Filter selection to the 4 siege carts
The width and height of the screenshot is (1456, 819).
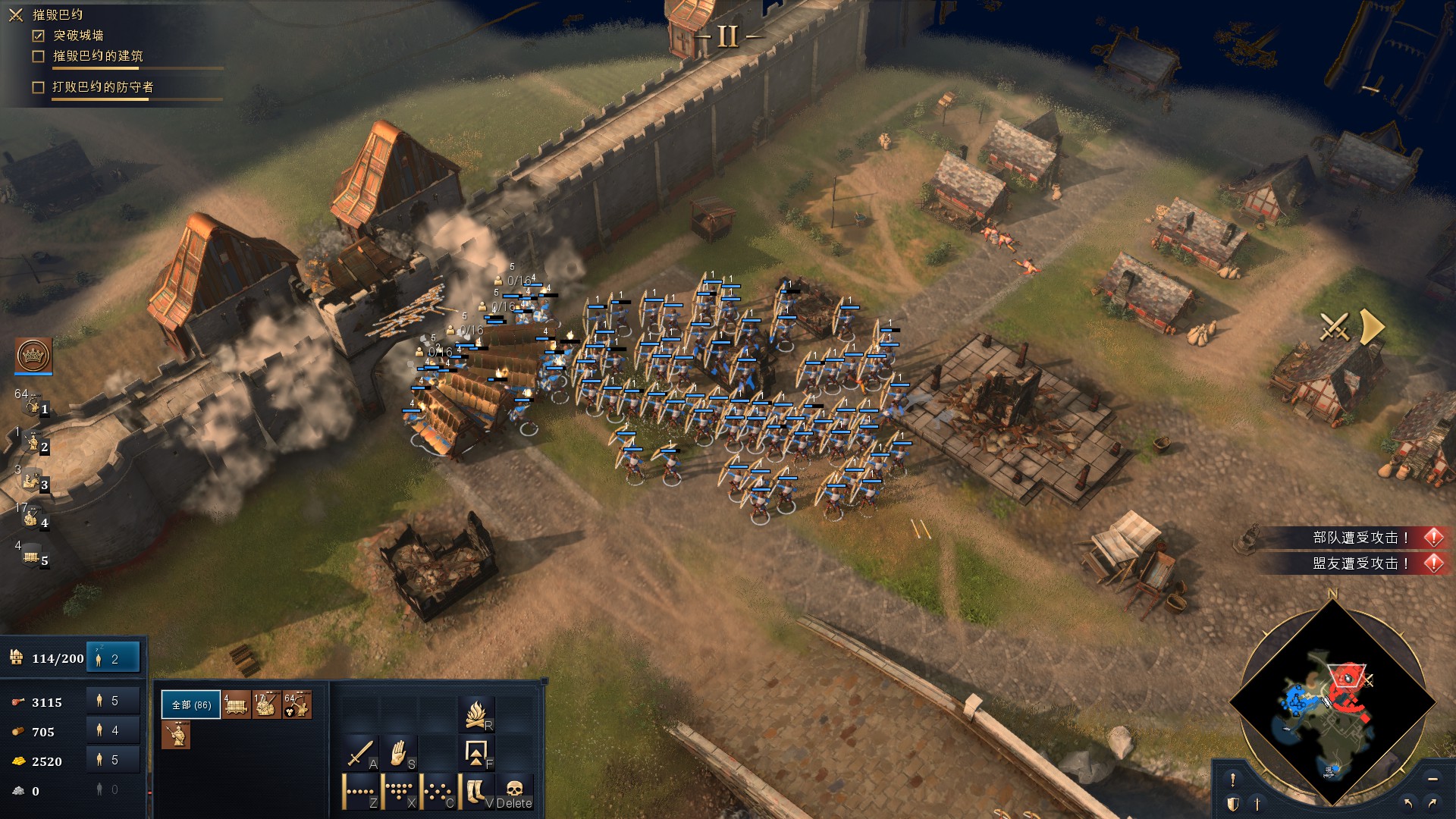(237, 705)
